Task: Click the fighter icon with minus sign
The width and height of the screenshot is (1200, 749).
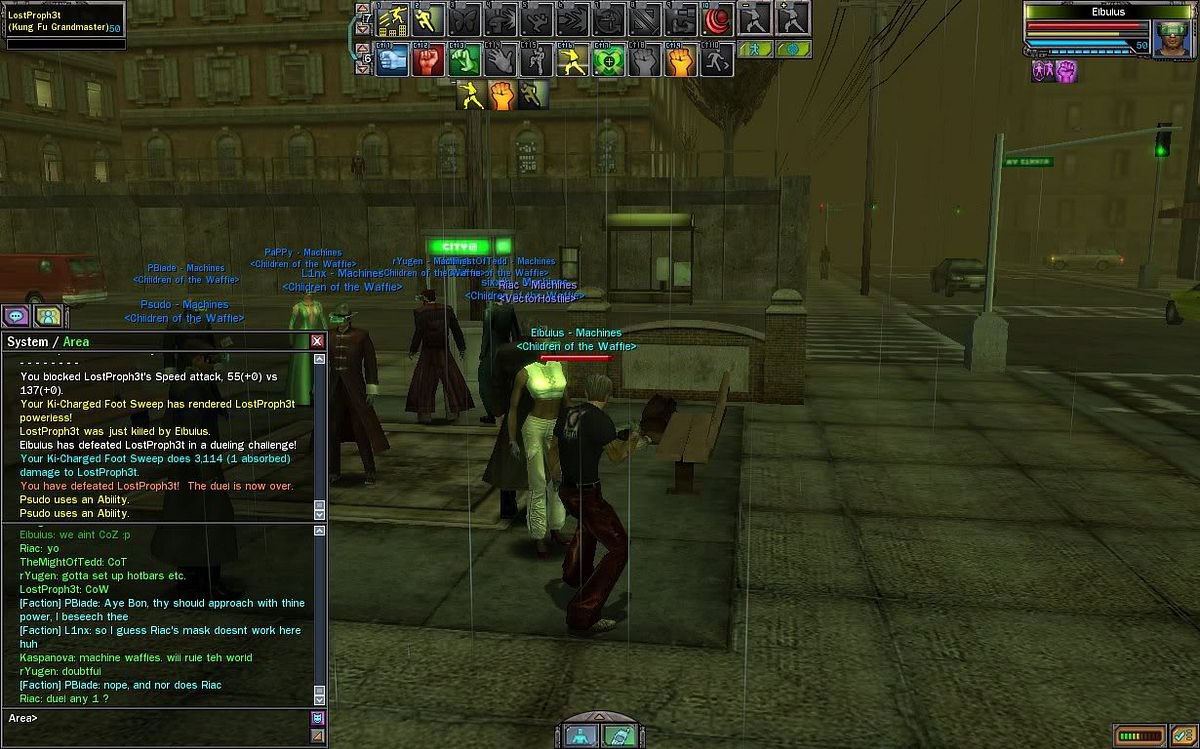Action: point(753,20)
